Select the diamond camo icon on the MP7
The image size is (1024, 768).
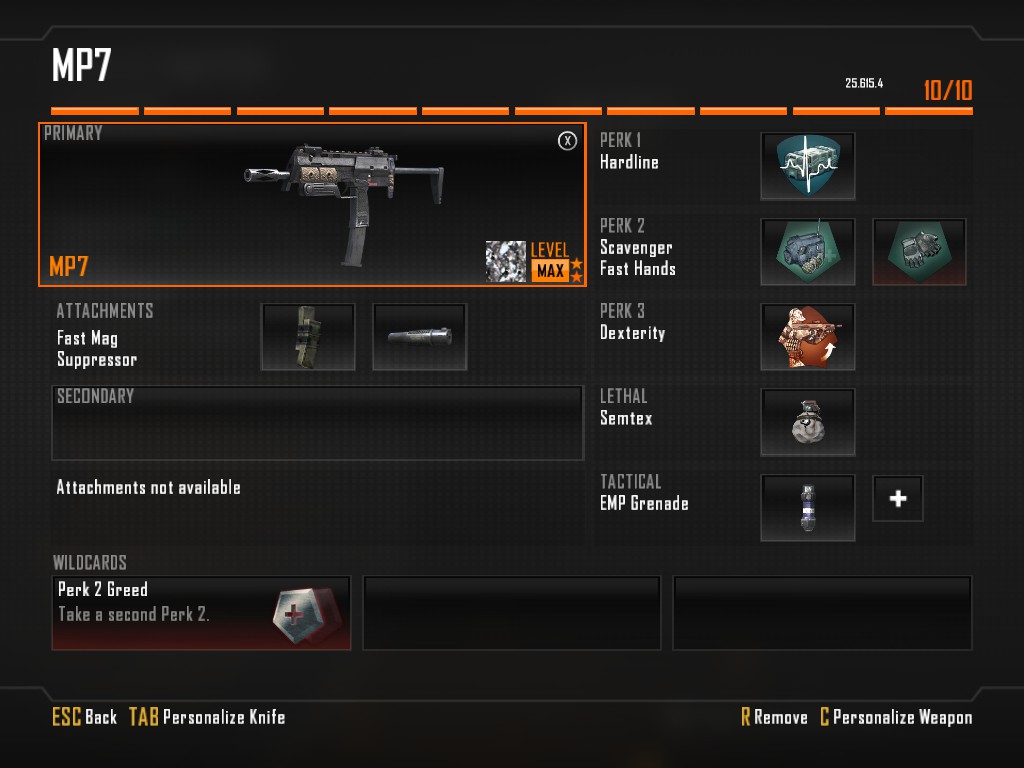point(506,261)
